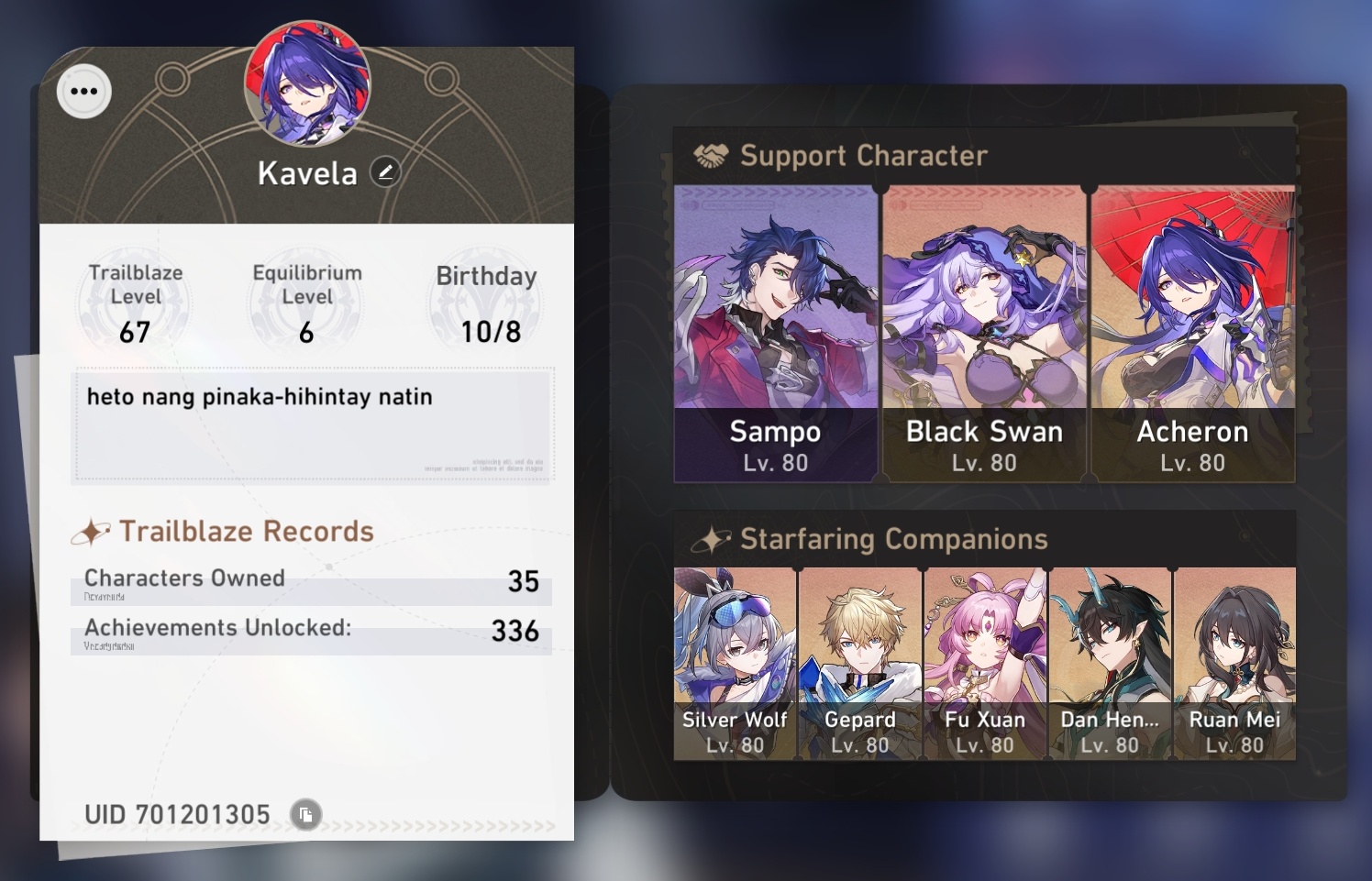Image resolution: width=1372 pixels, height=881 pixels.
Task: Click the star icon beside Starfaring Companions
Action: point(711,539)
